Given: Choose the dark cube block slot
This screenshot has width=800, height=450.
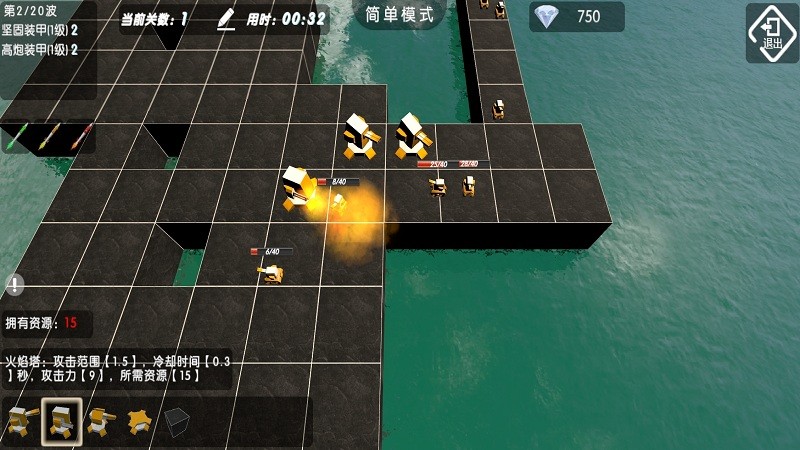Looking at the screenshot, I should pyautogui.click(x=177, y=421).
